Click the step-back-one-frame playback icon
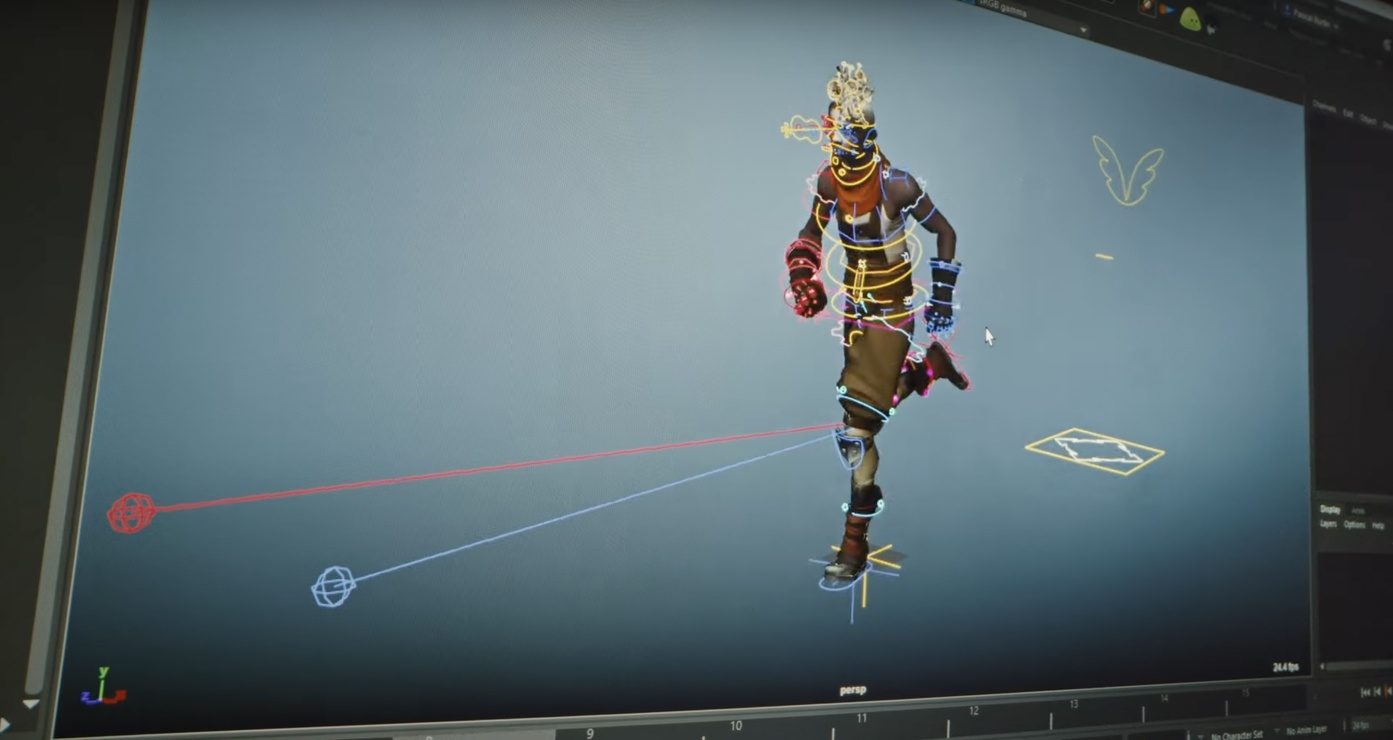Screen dimensions: 1393x740 [x=1376, y=693]
